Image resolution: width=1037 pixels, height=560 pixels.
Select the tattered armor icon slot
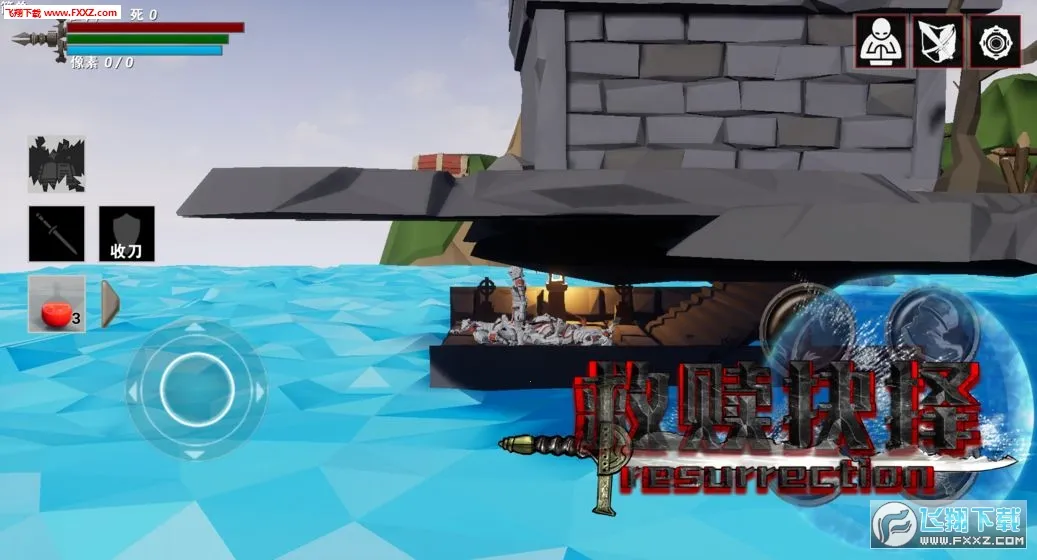tap(56, 164)
